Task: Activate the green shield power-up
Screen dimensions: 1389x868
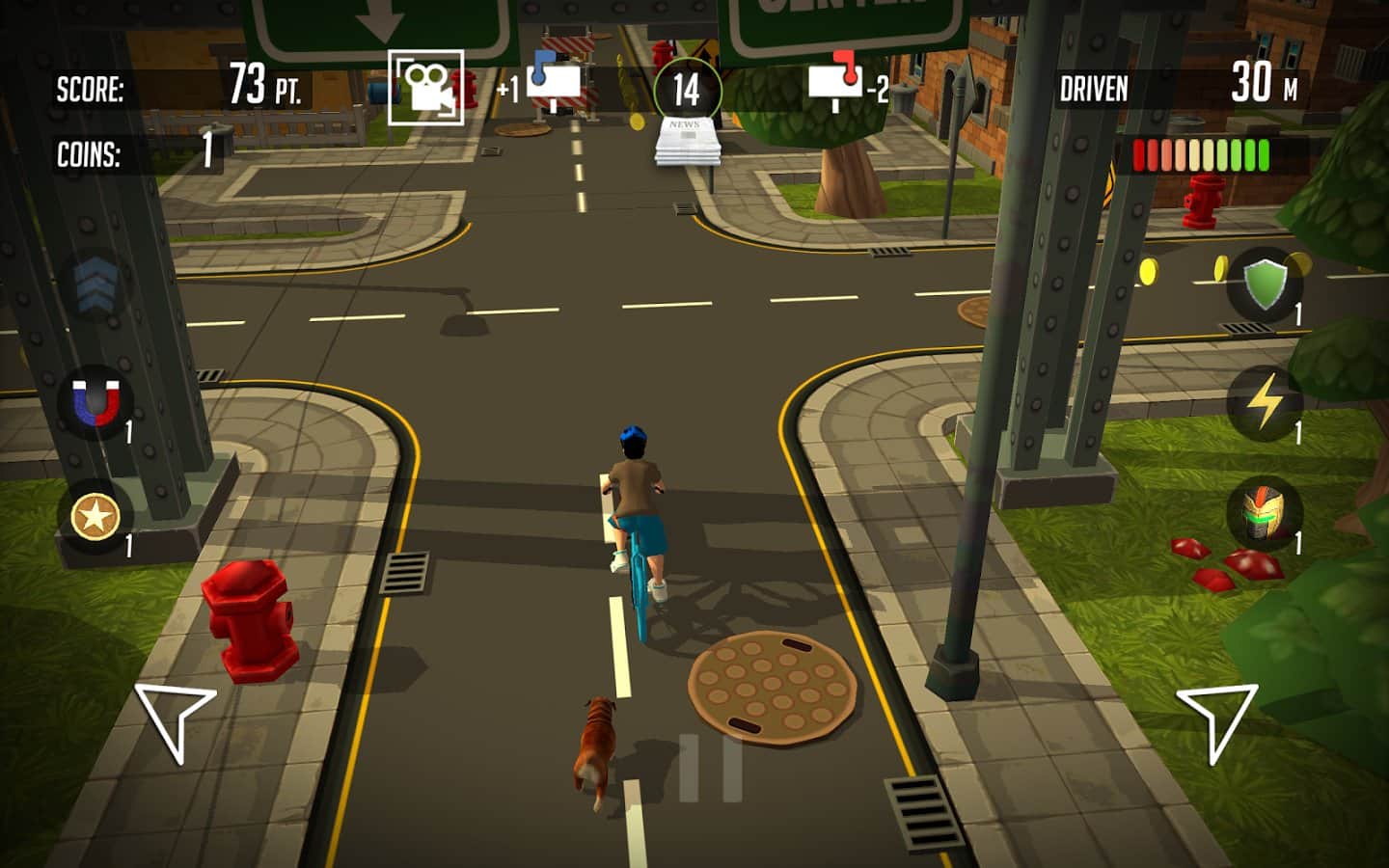Action: coord(1265,286)
